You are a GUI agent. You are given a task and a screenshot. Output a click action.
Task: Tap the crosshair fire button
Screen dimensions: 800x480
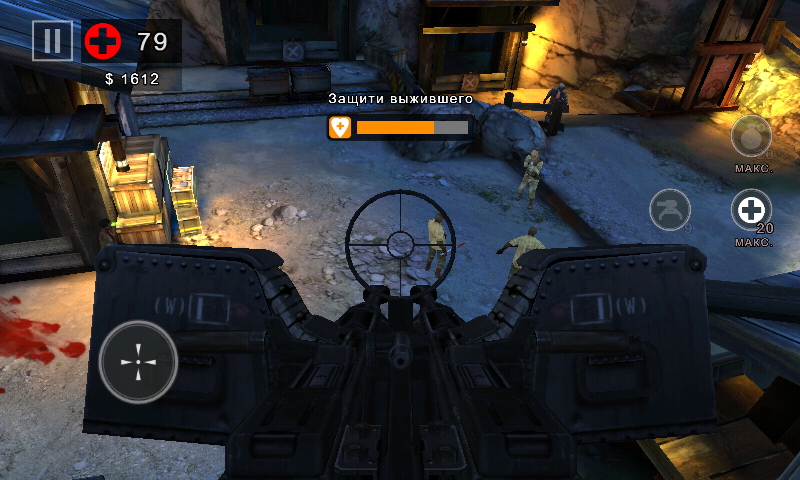(x=138, y=362)
